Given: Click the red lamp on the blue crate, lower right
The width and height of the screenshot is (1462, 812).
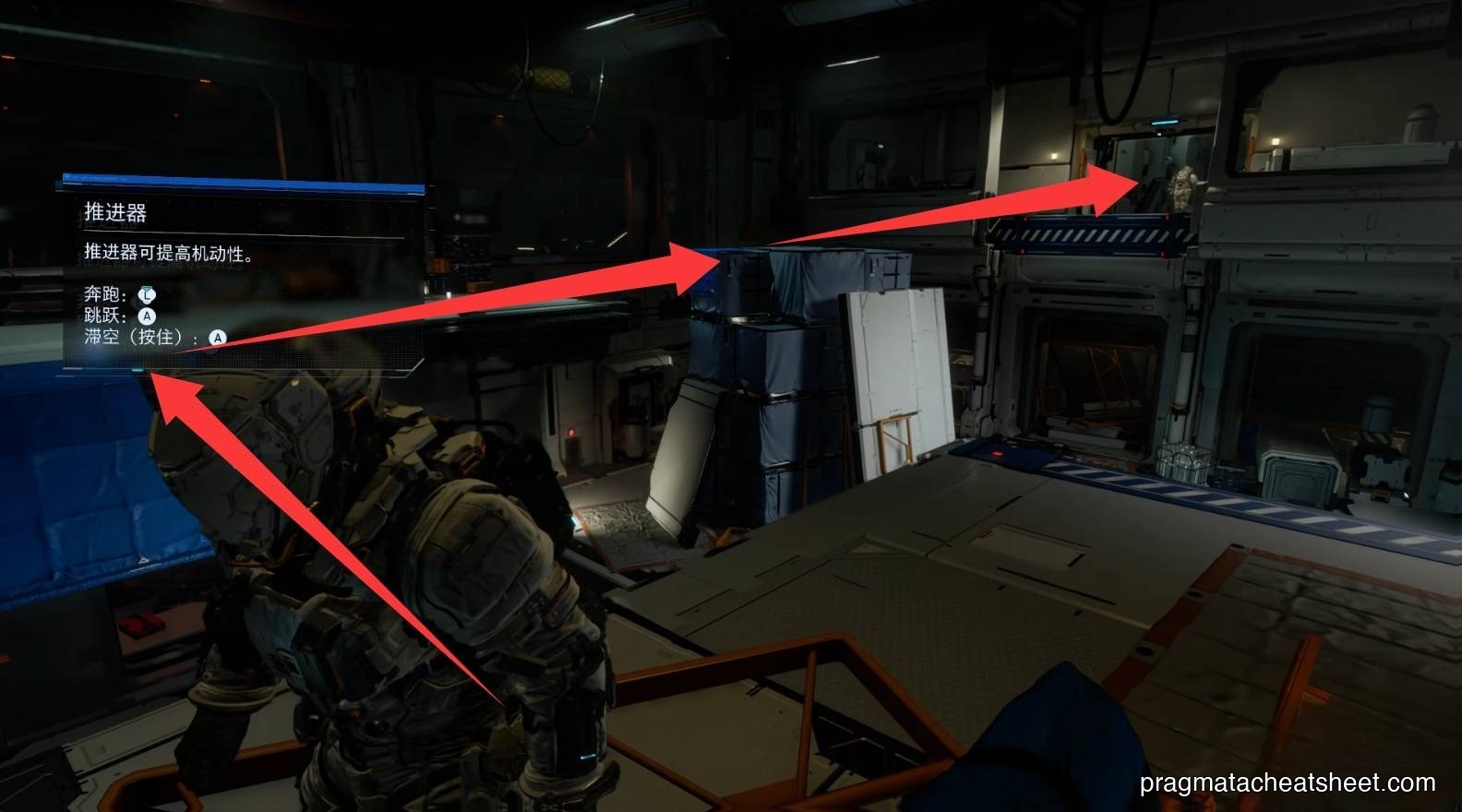Looking at the screenshot, I should 997,454.
